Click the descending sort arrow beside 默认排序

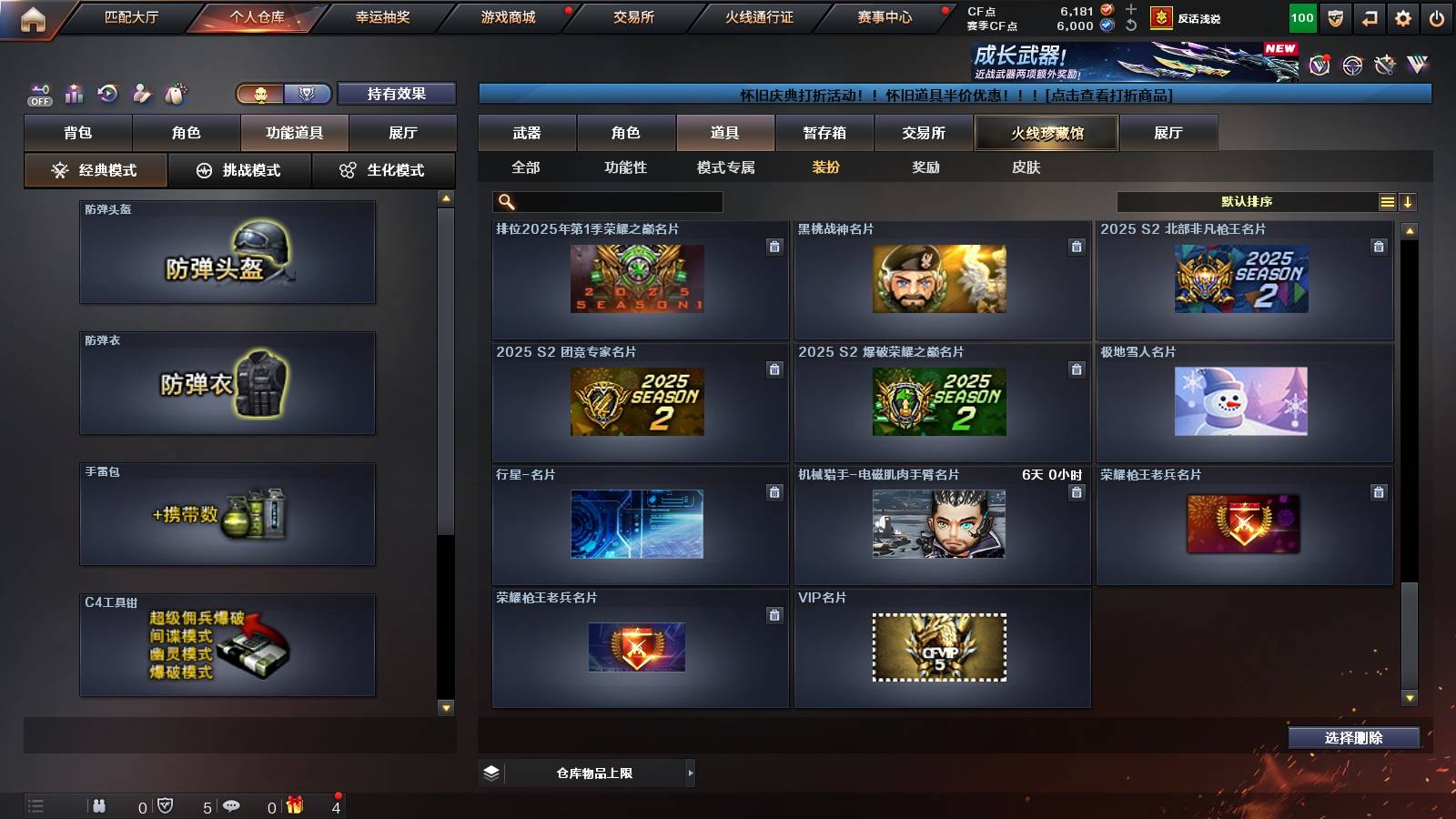[x=1410, y=201]
